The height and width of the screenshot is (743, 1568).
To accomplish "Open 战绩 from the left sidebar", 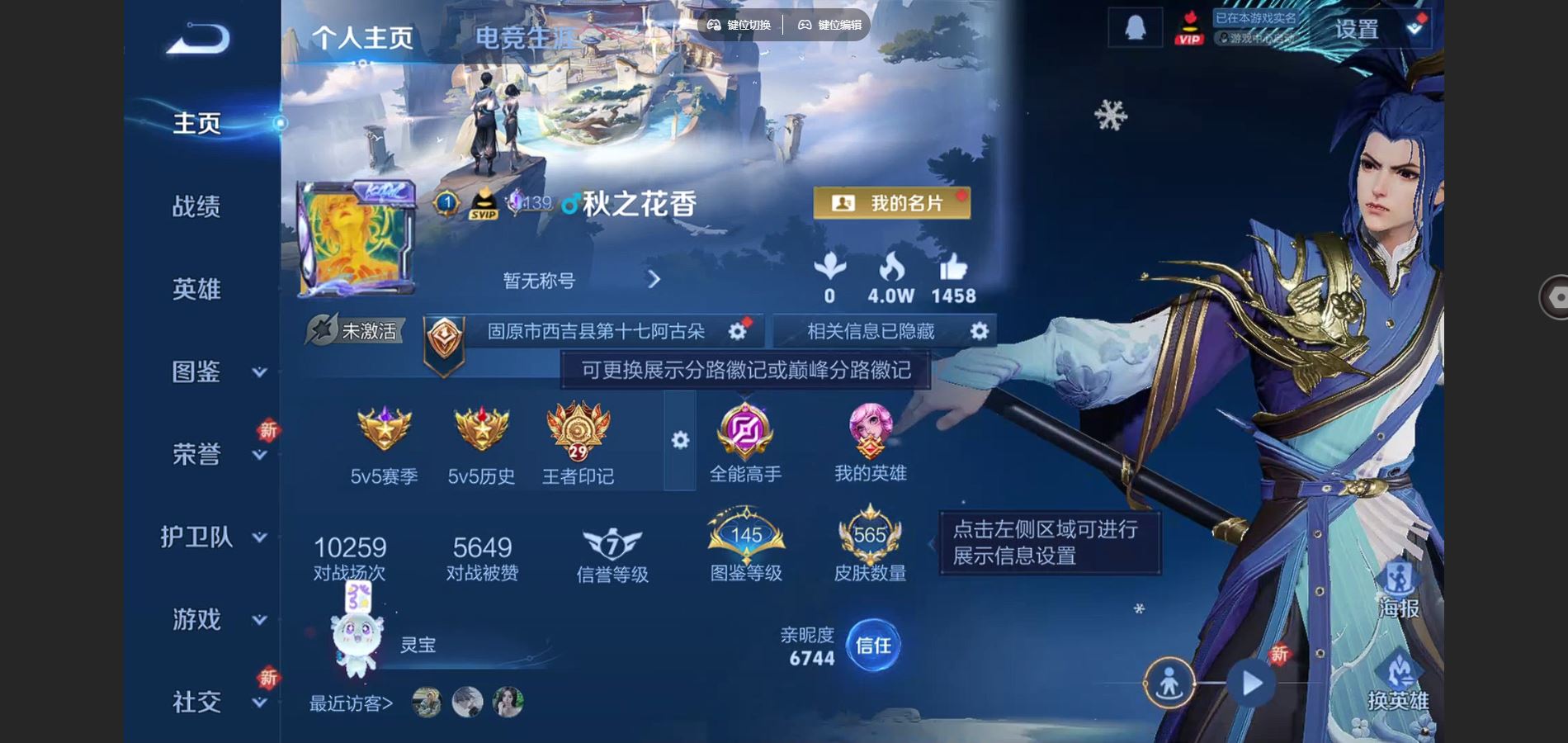I will 198,206.
